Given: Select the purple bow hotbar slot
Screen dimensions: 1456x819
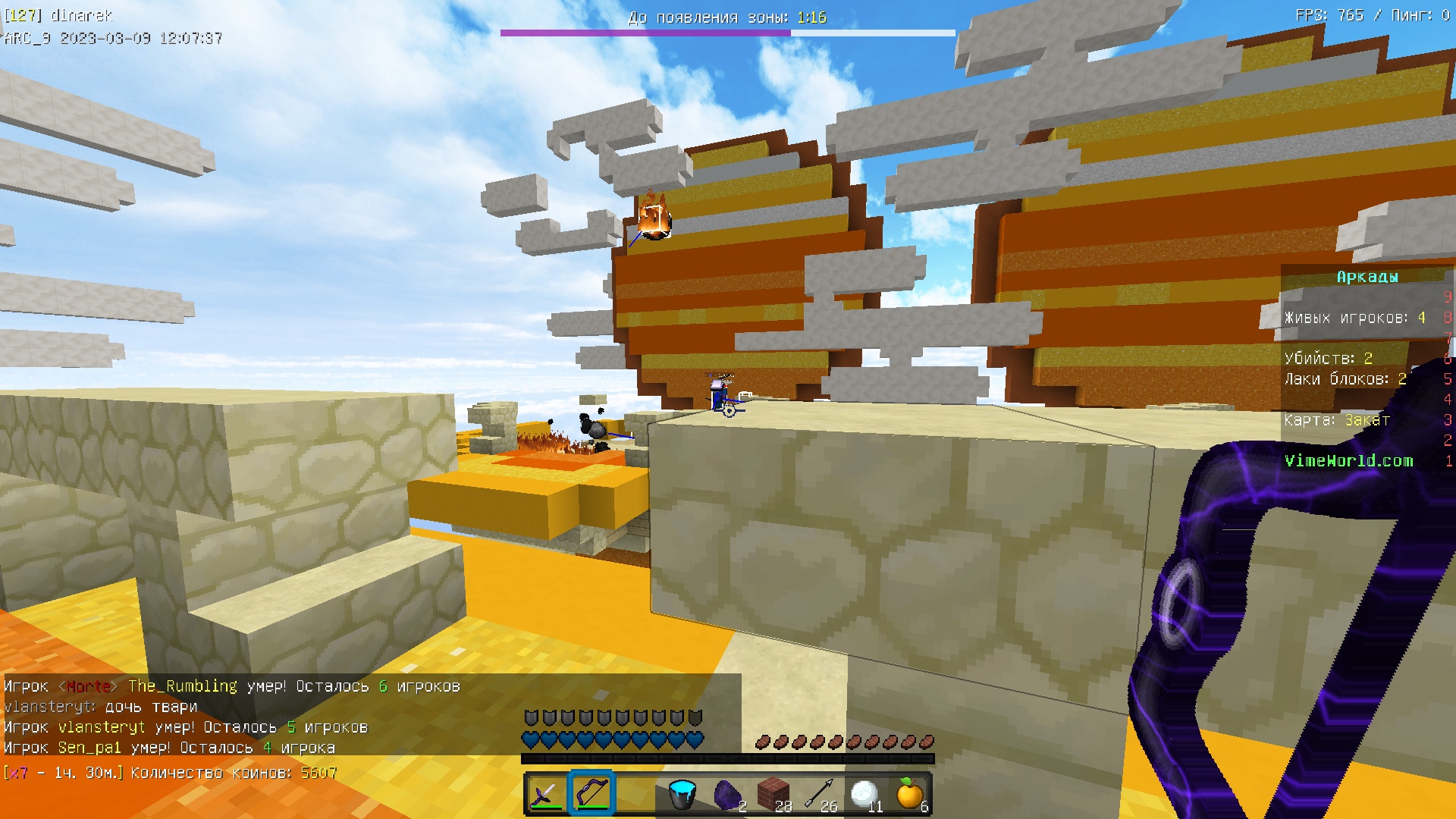Looking at the screenshot, I should tap(591, 794).
